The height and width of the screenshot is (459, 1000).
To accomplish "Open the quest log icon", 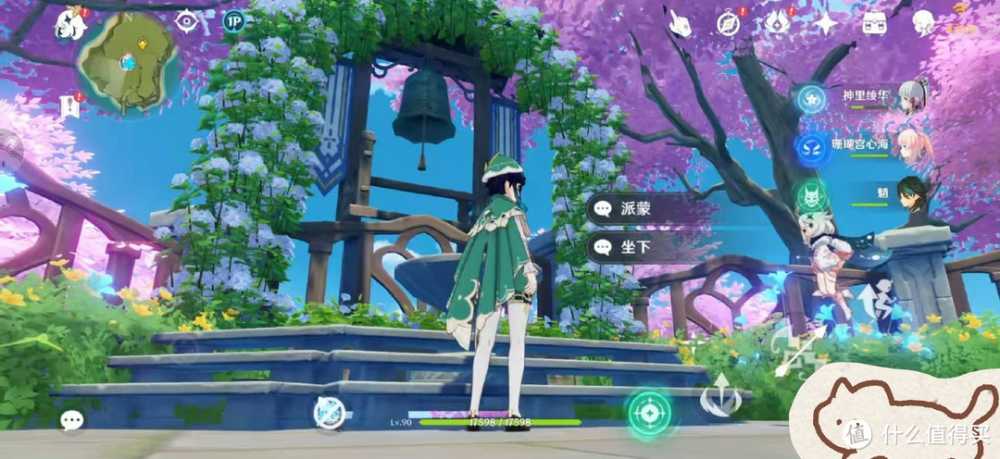I will [70, 104].
